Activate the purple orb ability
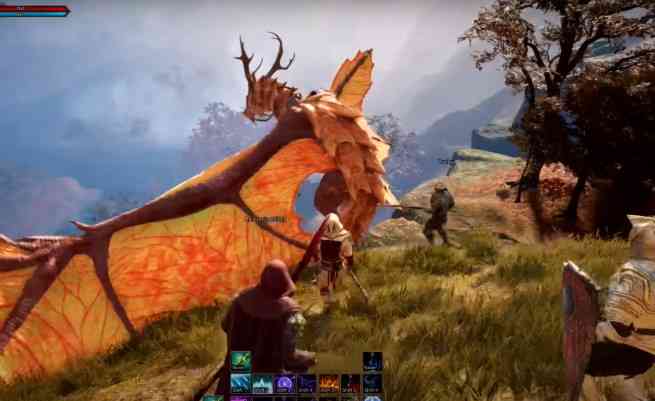Screen dimensions: 655x401 (285, 383)
